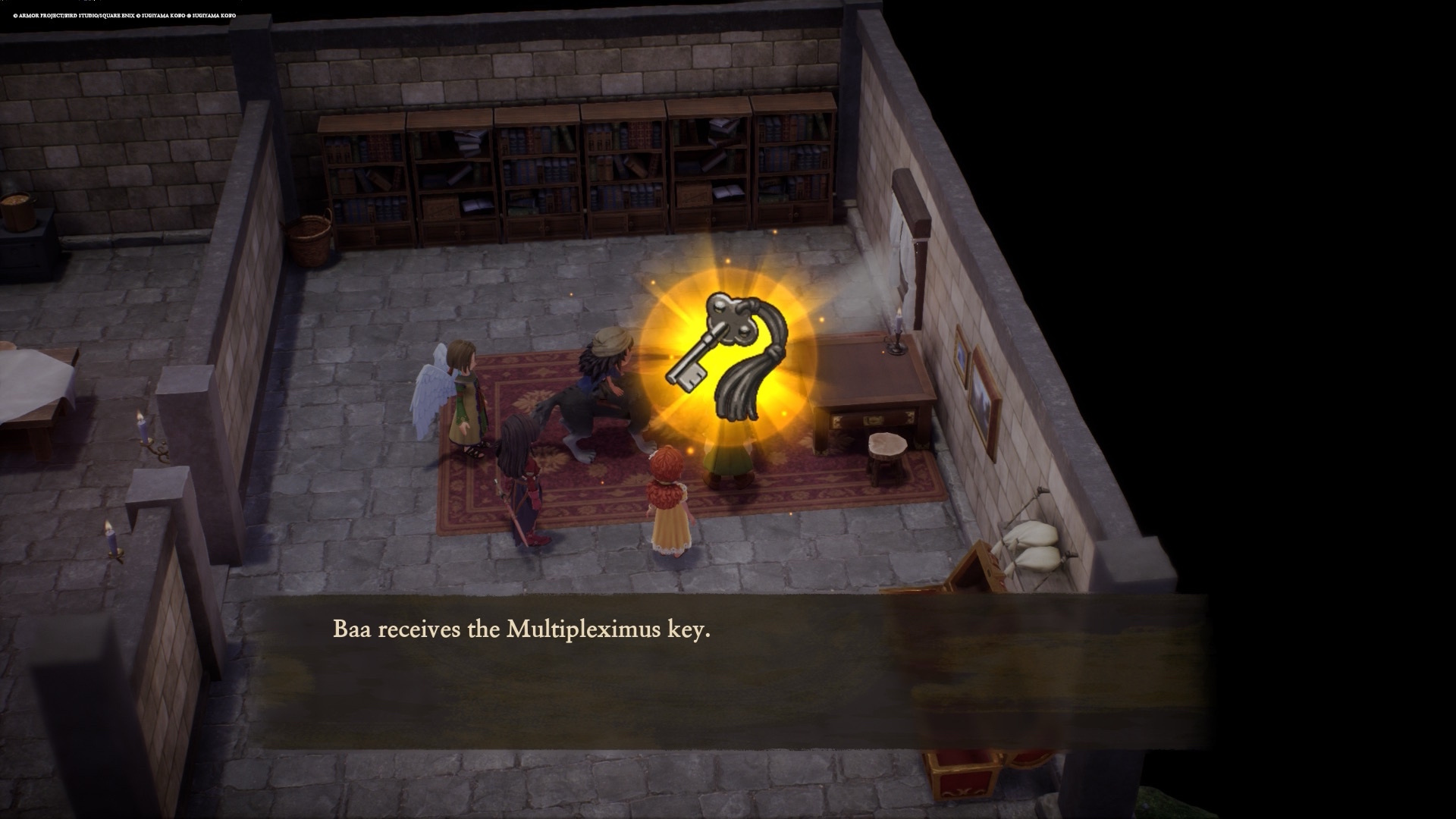Advance the Multipleximus key message box
This screenshot has height=819, width=1456.
tap(728, 671)
